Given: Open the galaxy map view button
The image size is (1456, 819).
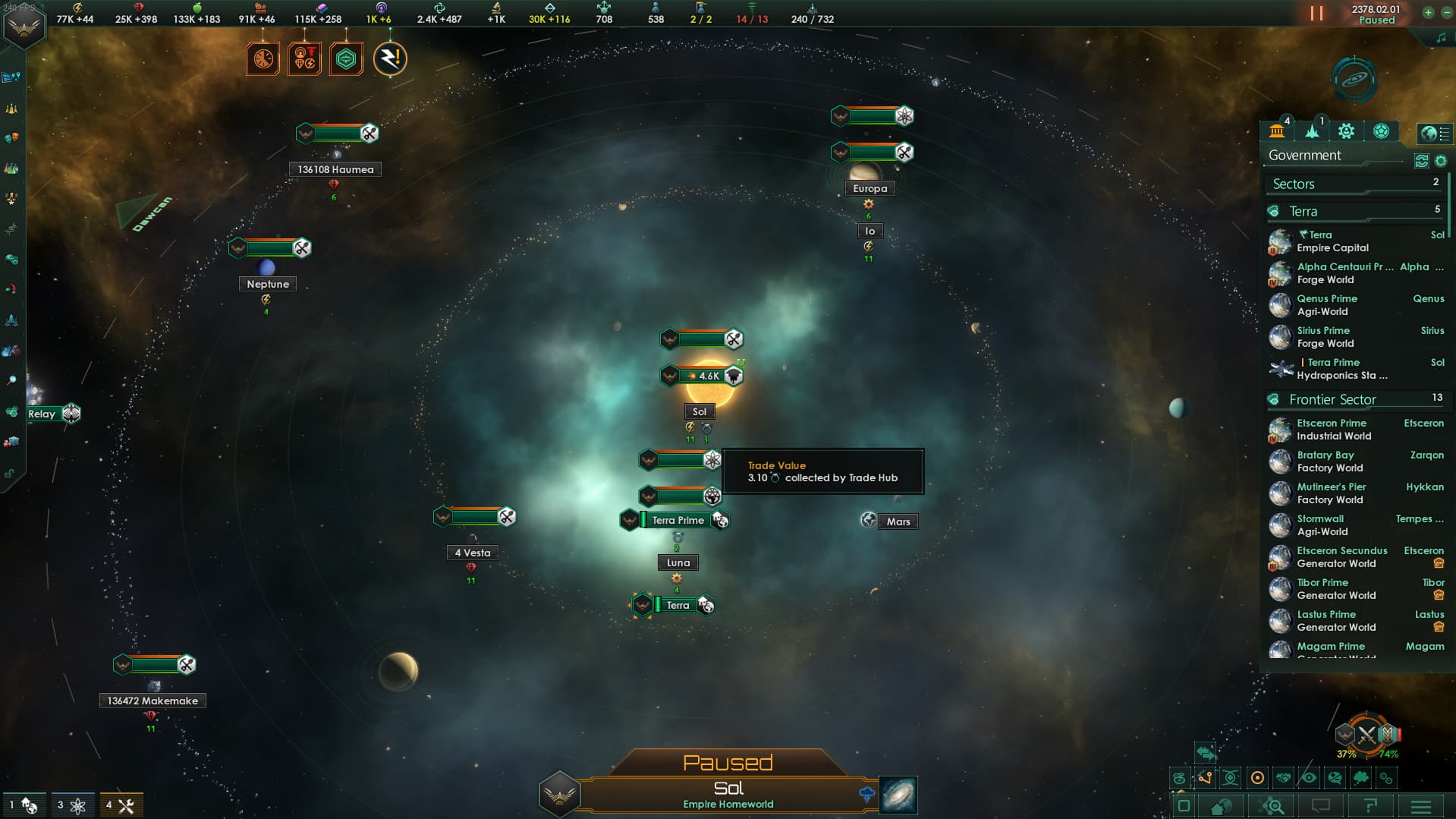Looking at the screenshot, I should (x=898, y=795).
